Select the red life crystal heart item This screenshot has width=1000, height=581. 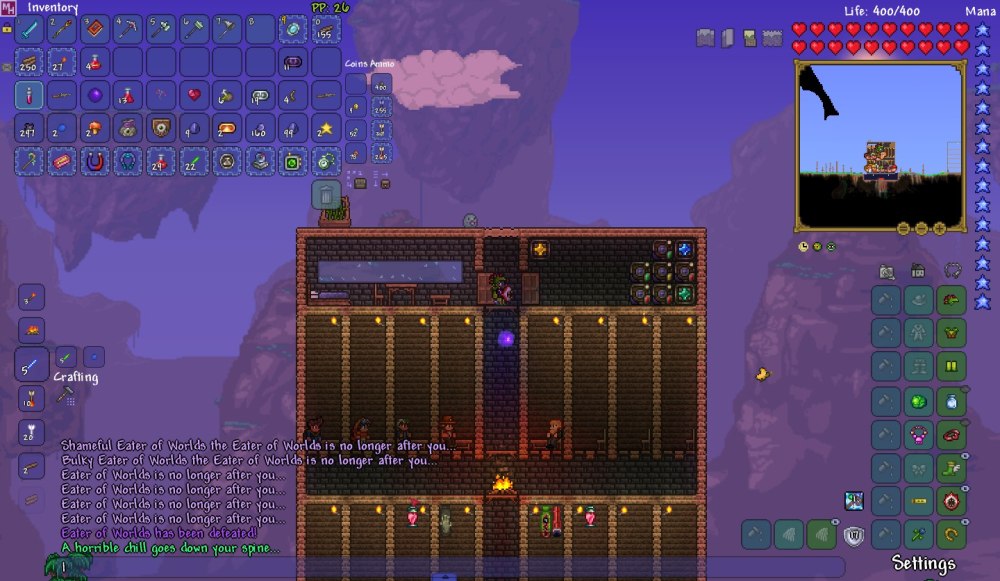coord(194,95)
